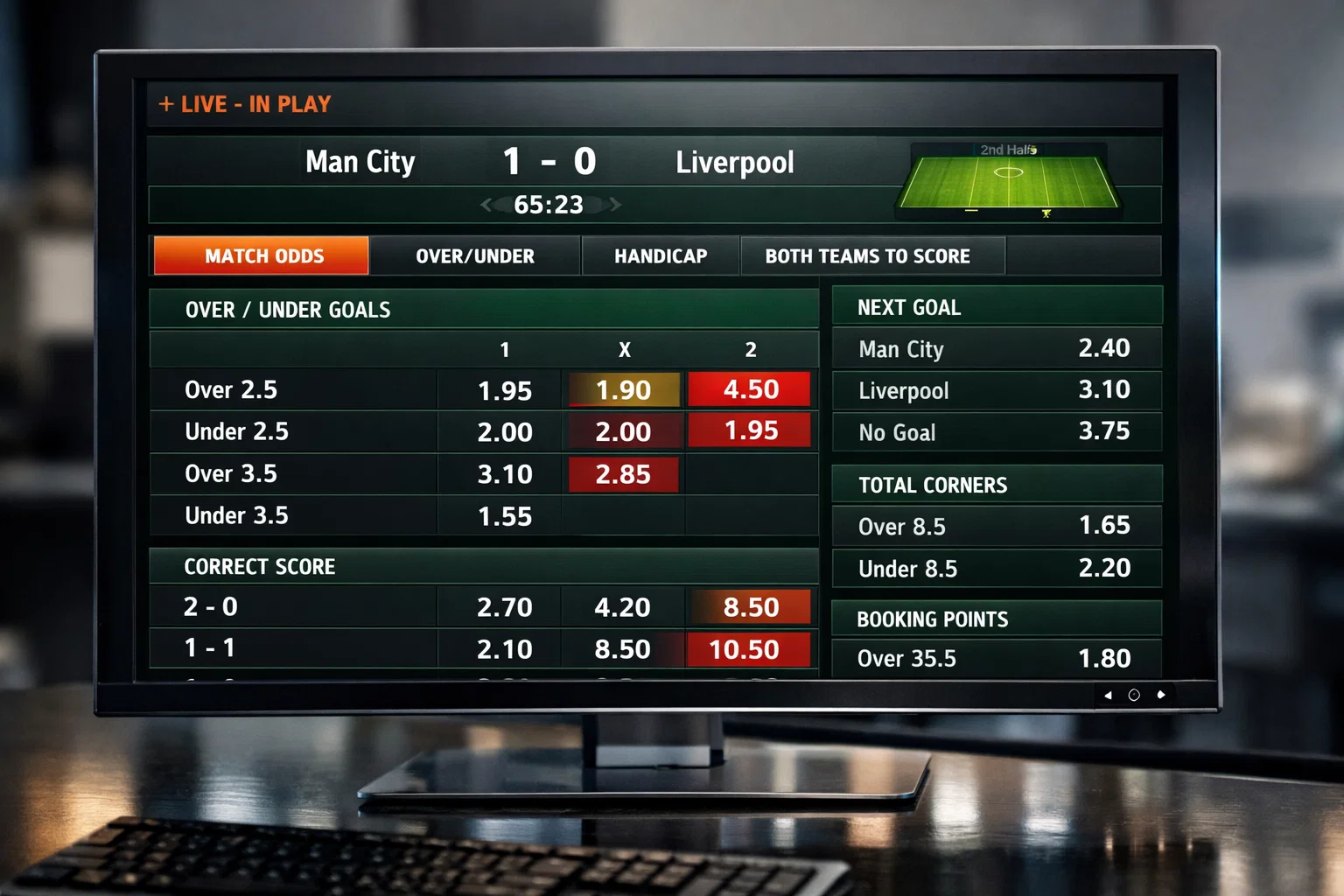Show the Both Teams To Score tab

[x=867, y=256]
